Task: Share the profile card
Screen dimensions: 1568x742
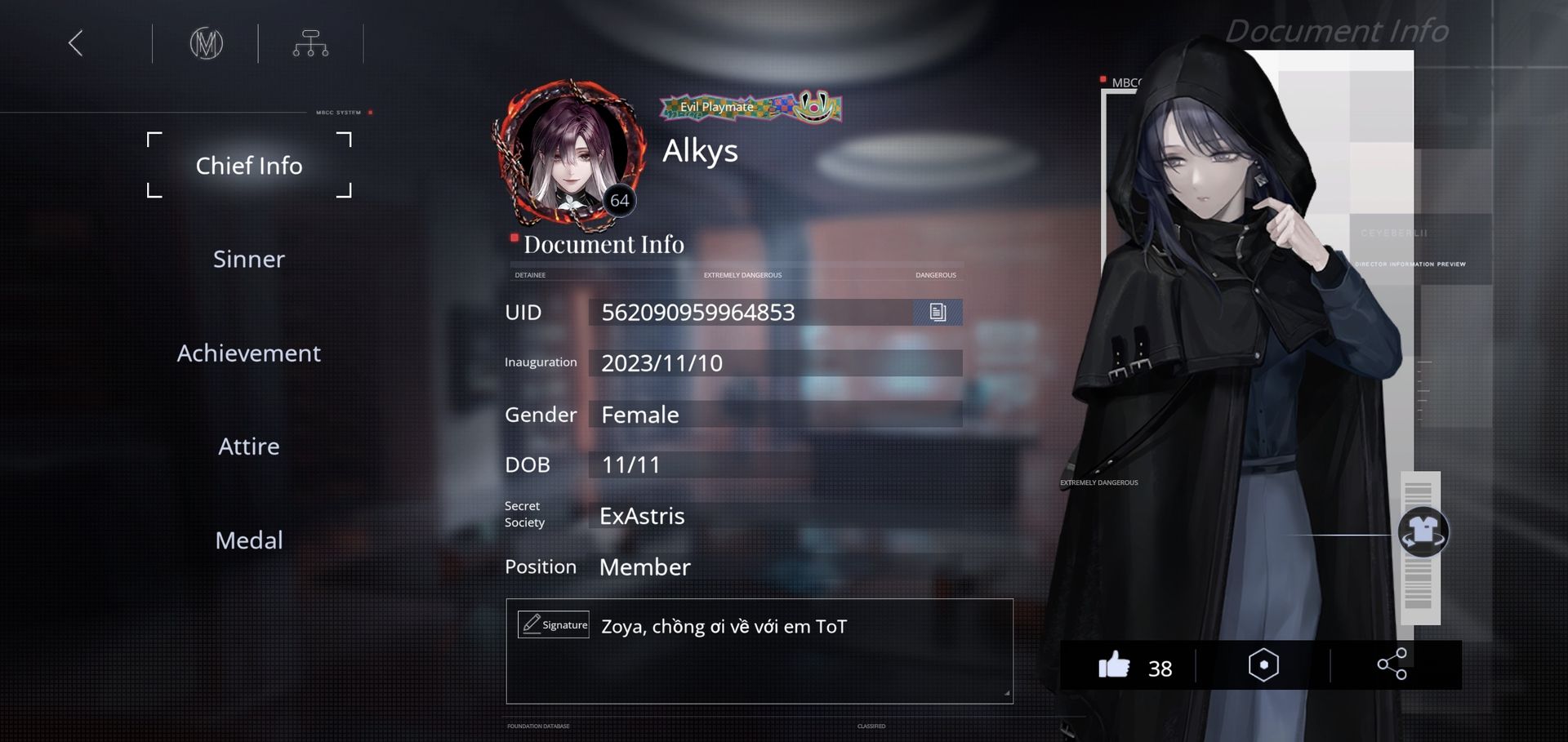Action: point(1392,664)
